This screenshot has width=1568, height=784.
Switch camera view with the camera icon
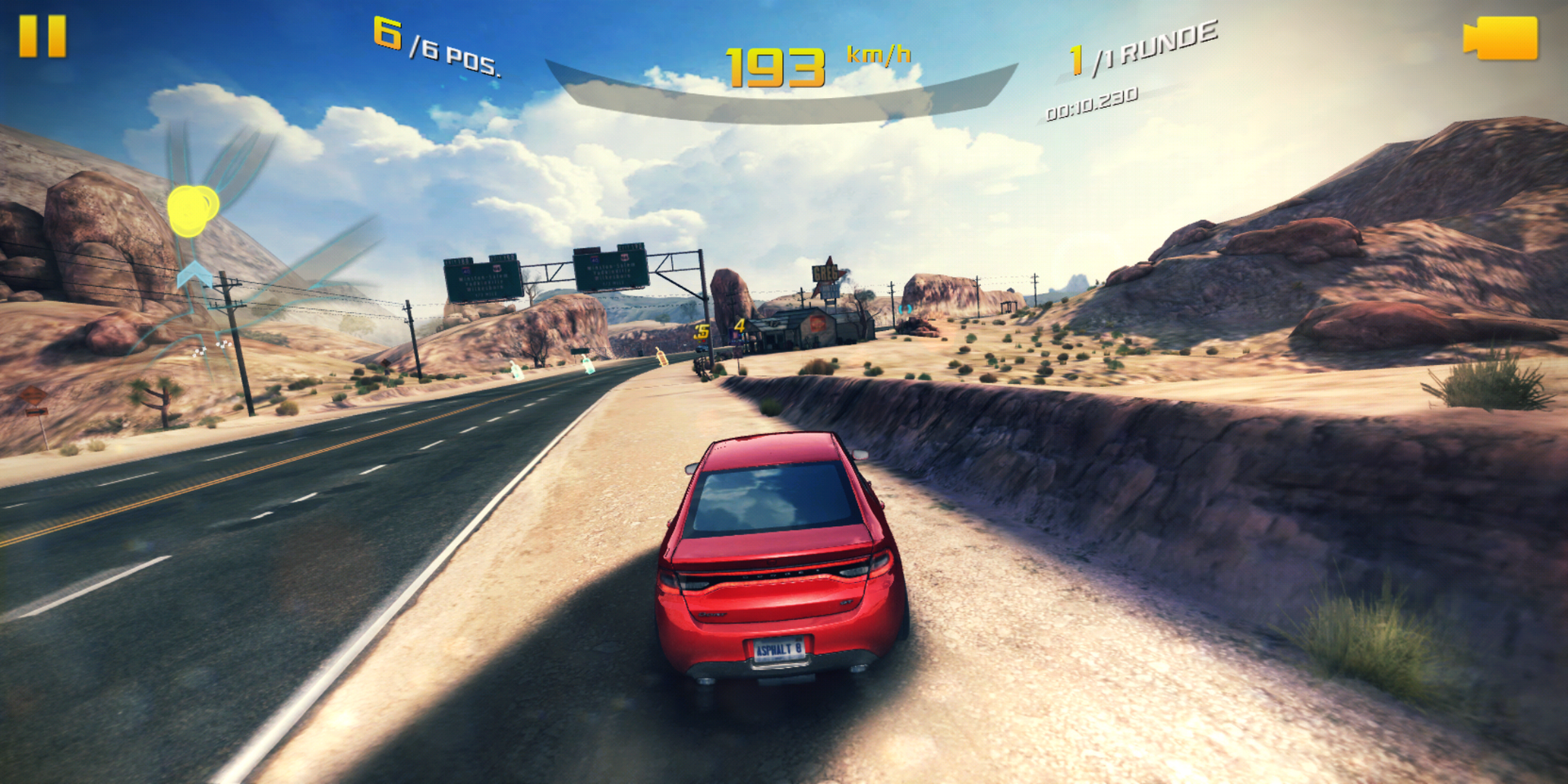1501,38
